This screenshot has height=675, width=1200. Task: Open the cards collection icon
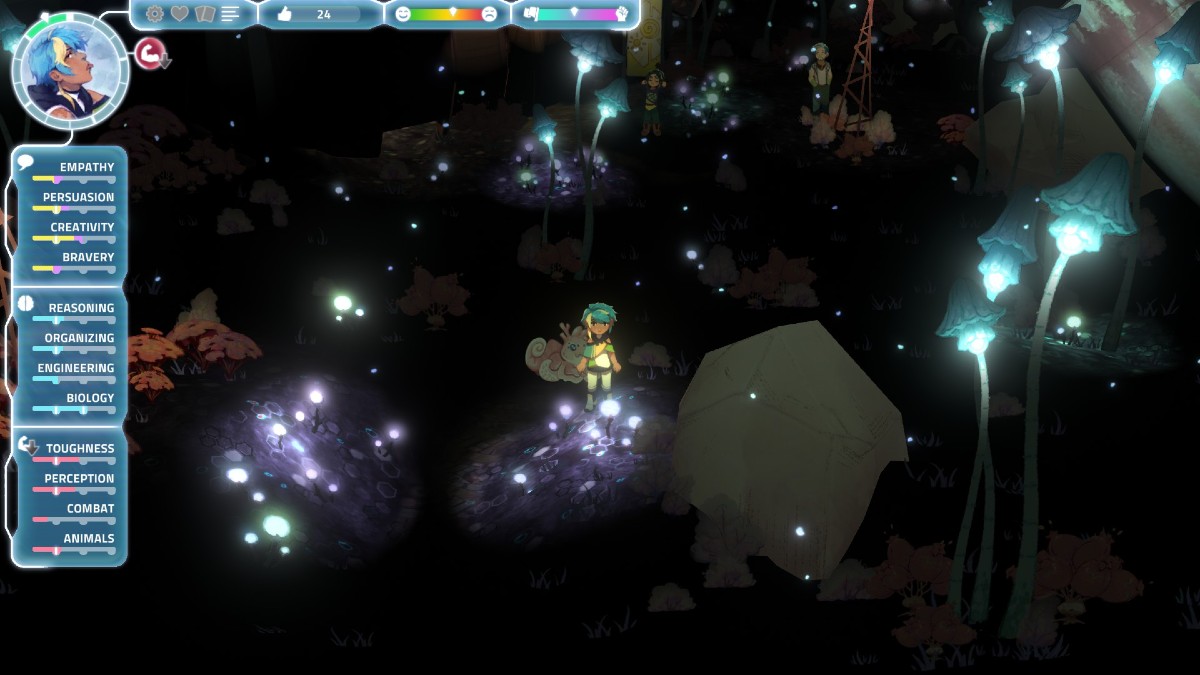click(205, 14)
